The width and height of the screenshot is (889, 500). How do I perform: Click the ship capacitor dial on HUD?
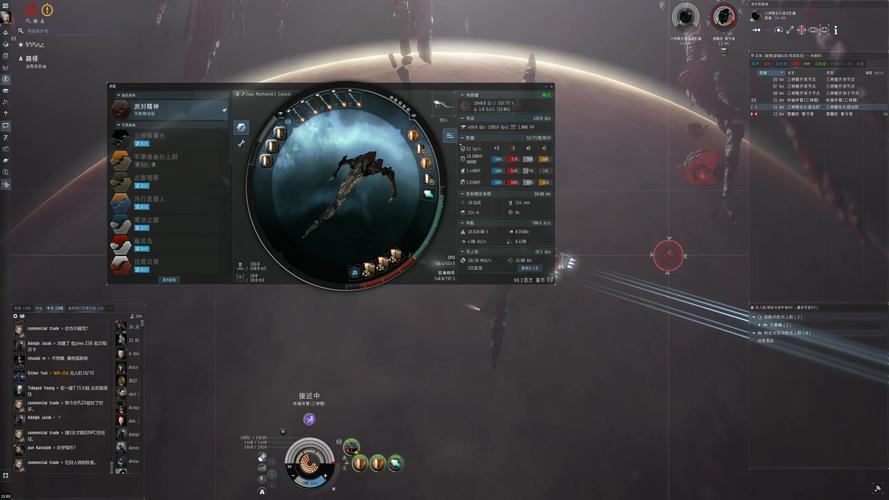click(x=308, y=462)
